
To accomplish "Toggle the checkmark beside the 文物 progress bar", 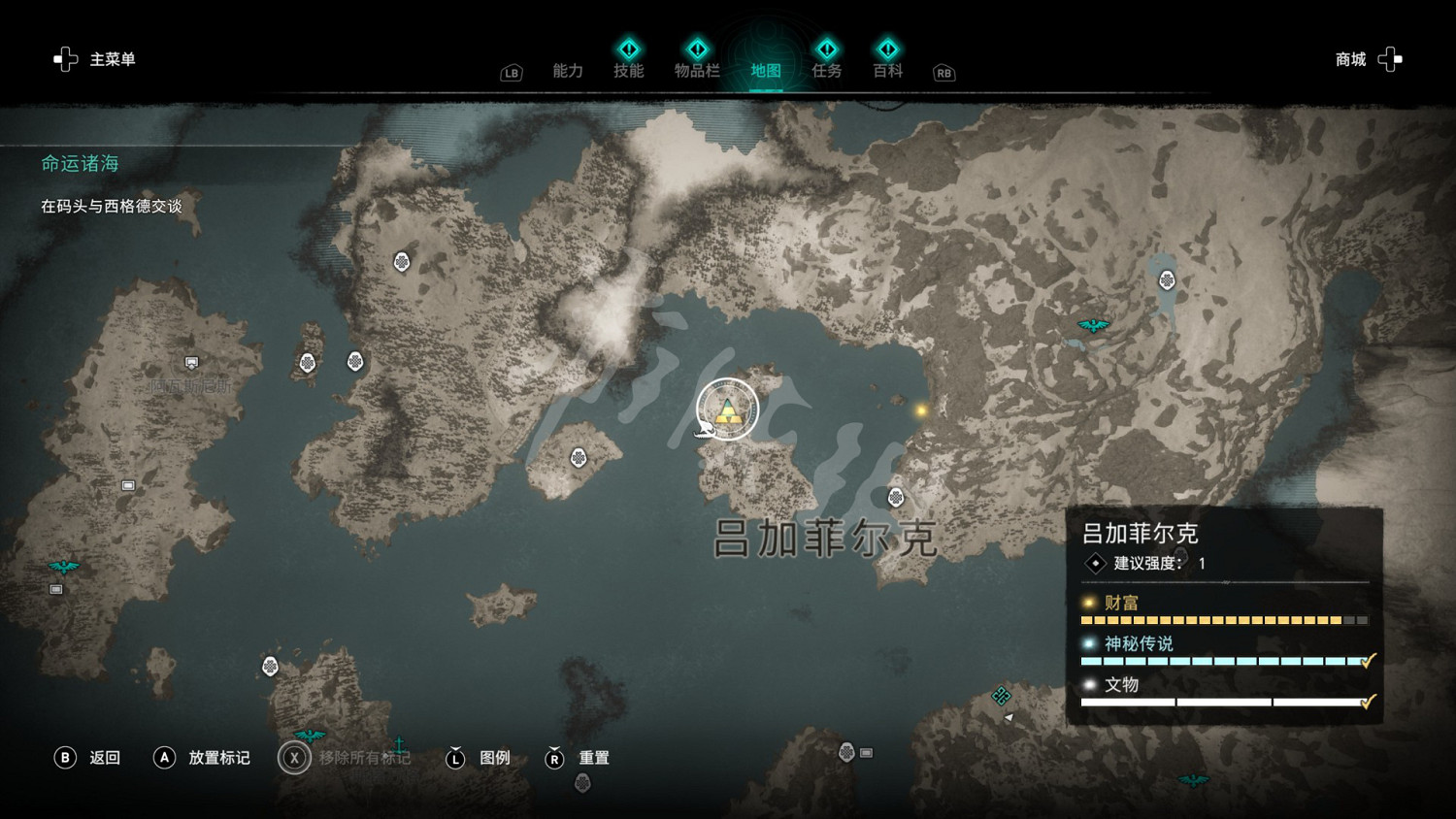I will [x=1369, y=700].
